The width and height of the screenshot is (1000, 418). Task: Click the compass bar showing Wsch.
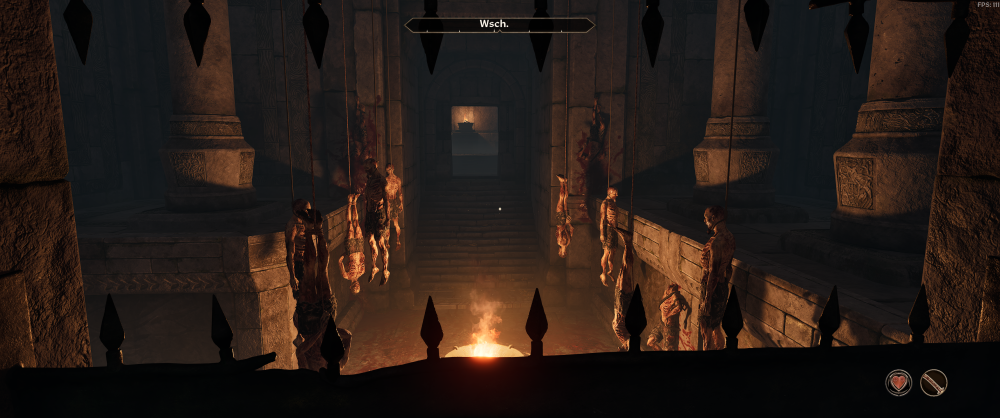click(499, 25)
